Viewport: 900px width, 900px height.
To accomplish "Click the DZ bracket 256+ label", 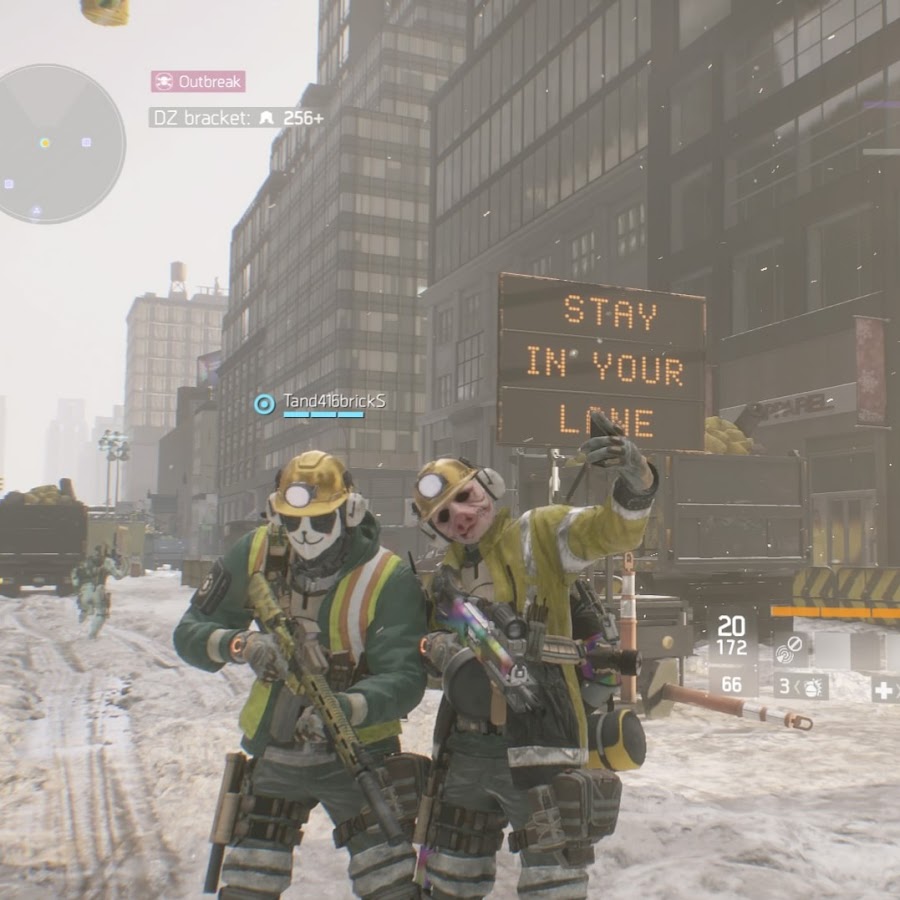I will [237, 117].
